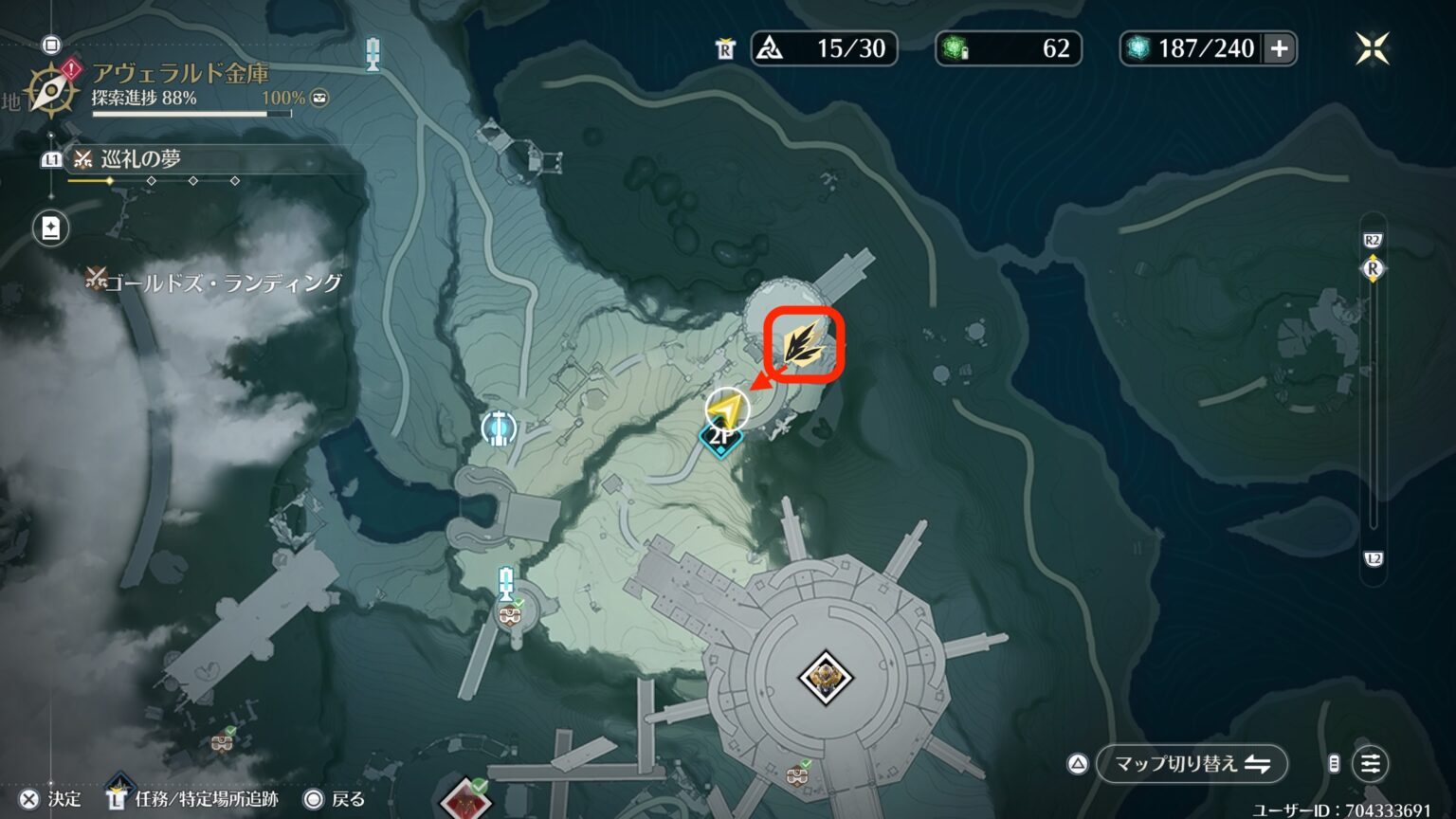The image size is (1456, 819).
Task: Click the teleport beacon at the top of the map
Action: click(x=372, y=54)
